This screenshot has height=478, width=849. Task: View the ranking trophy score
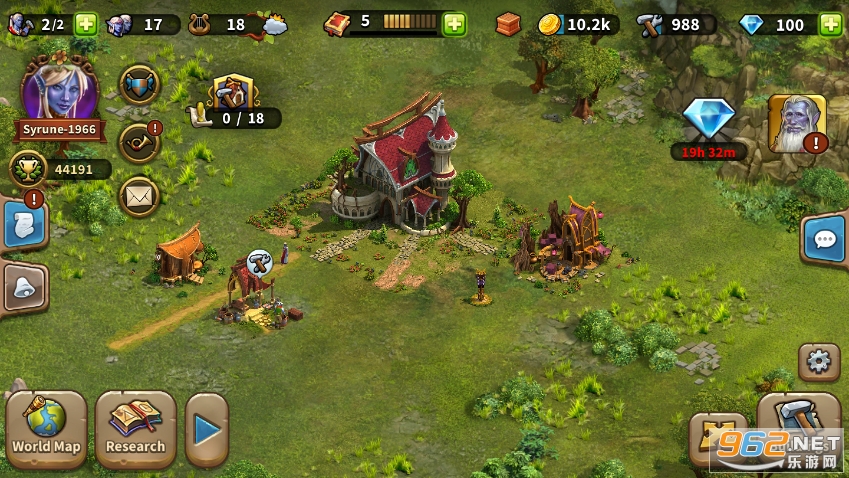pos(58,169)
